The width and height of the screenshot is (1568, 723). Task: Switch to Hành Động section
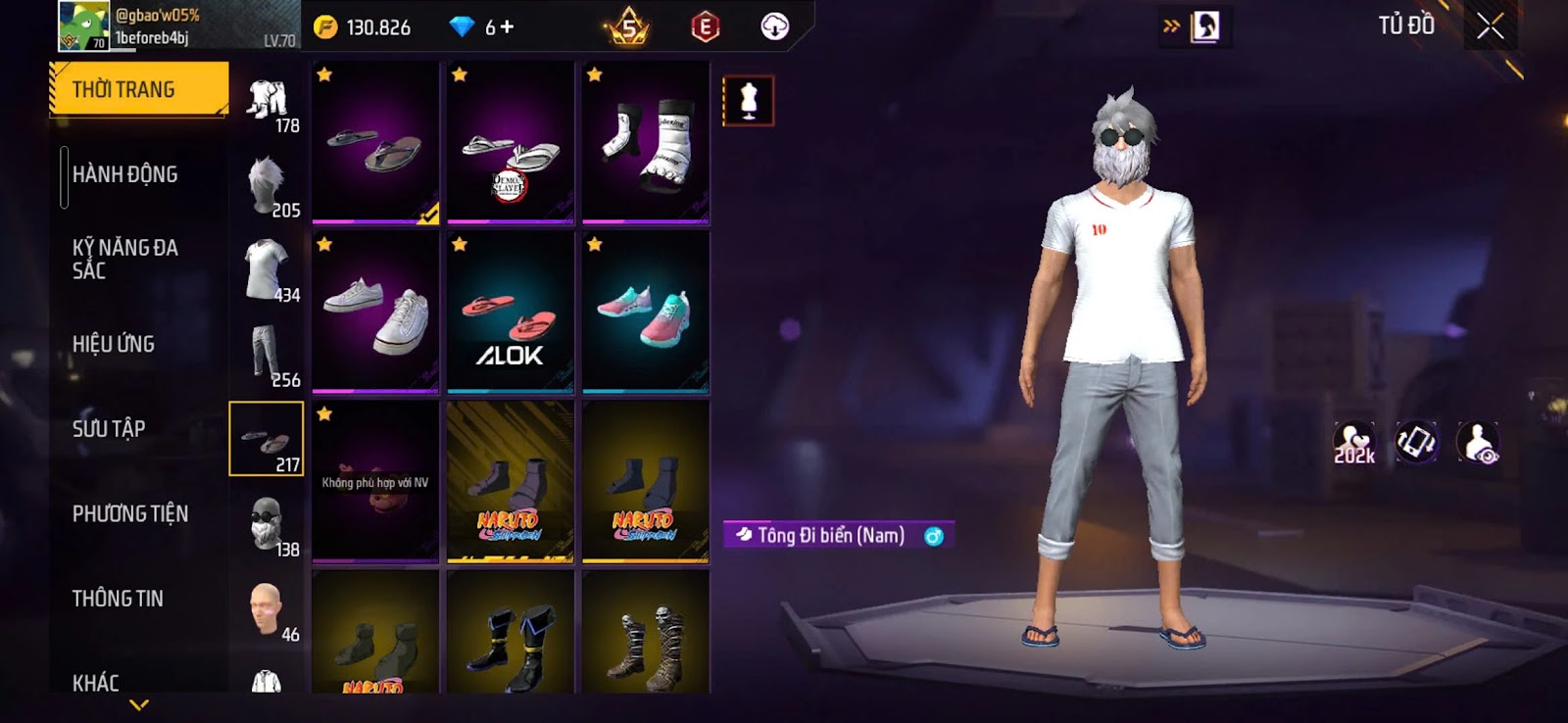point(125,174)
